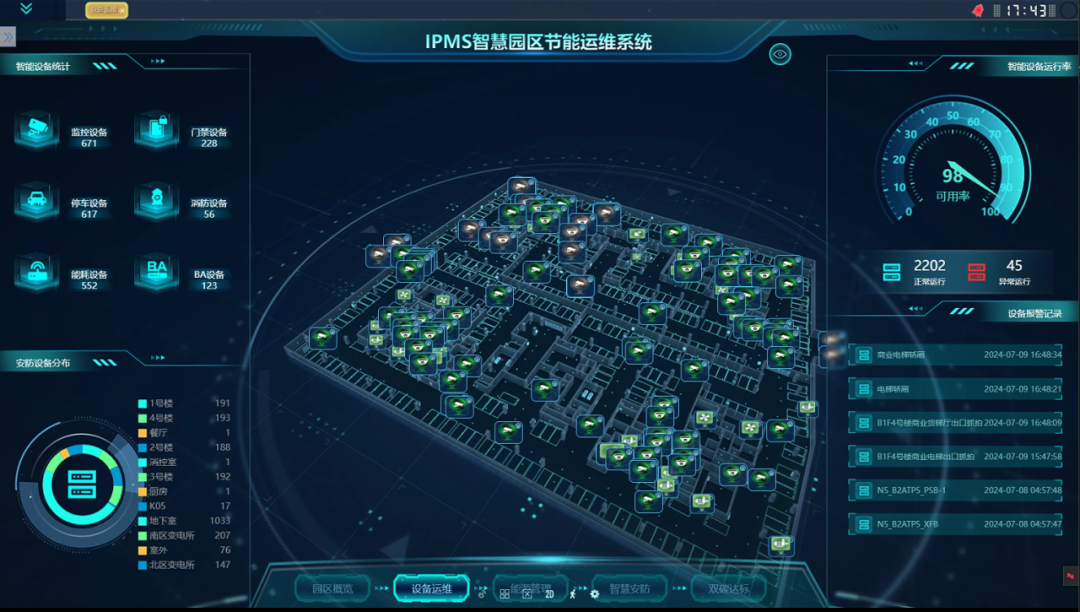
Task: Show the 消防设备 device category
Action: 157,201
